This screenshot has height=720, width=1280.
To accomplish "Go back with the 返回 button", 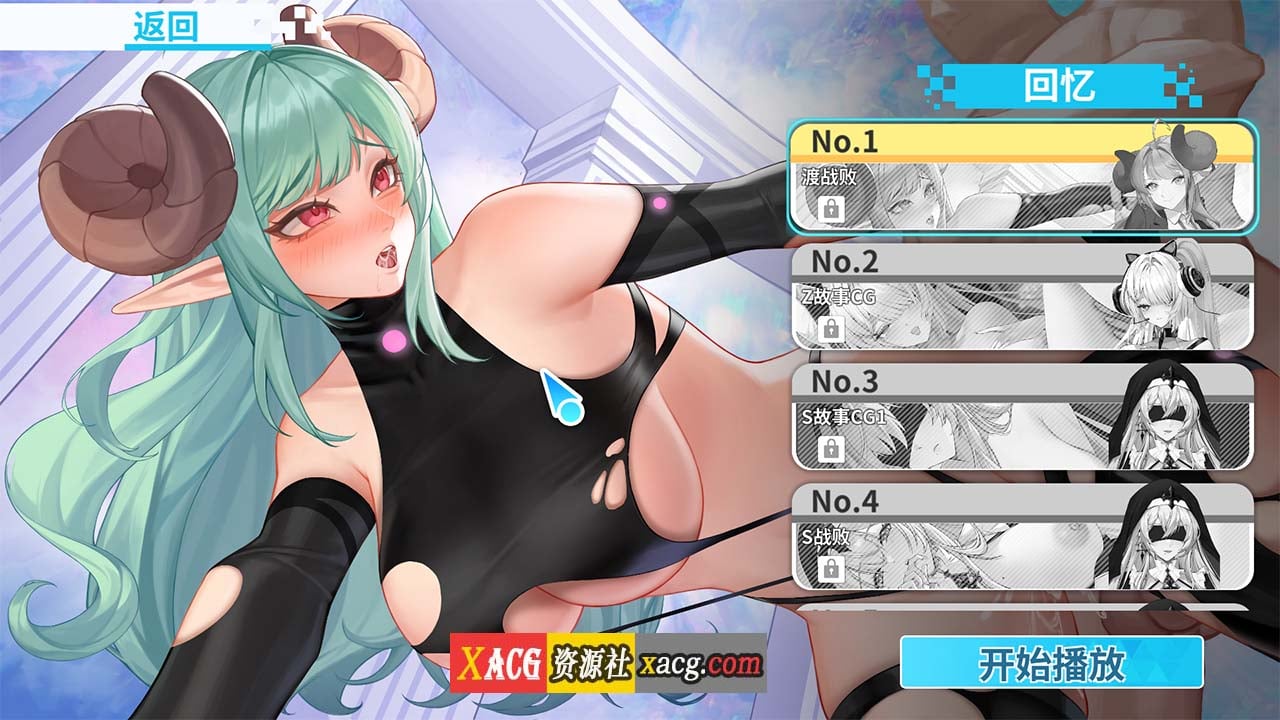I will tap(166, 27).
